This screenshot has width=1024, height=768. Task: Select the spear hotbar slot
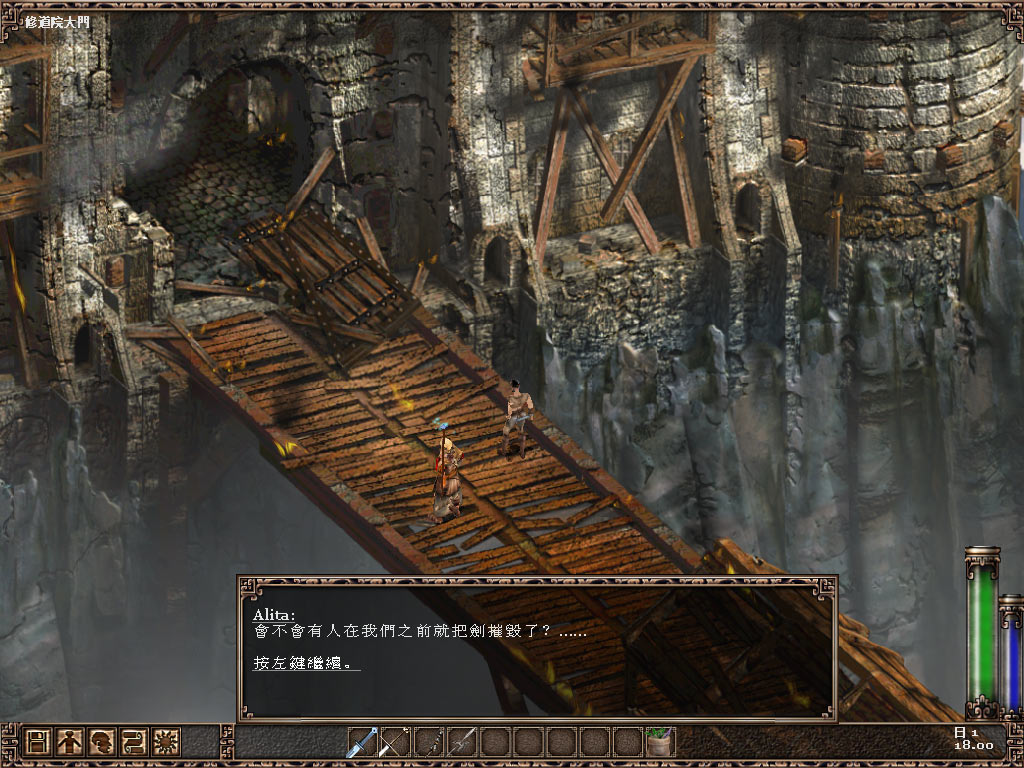(x=461, y=742)
